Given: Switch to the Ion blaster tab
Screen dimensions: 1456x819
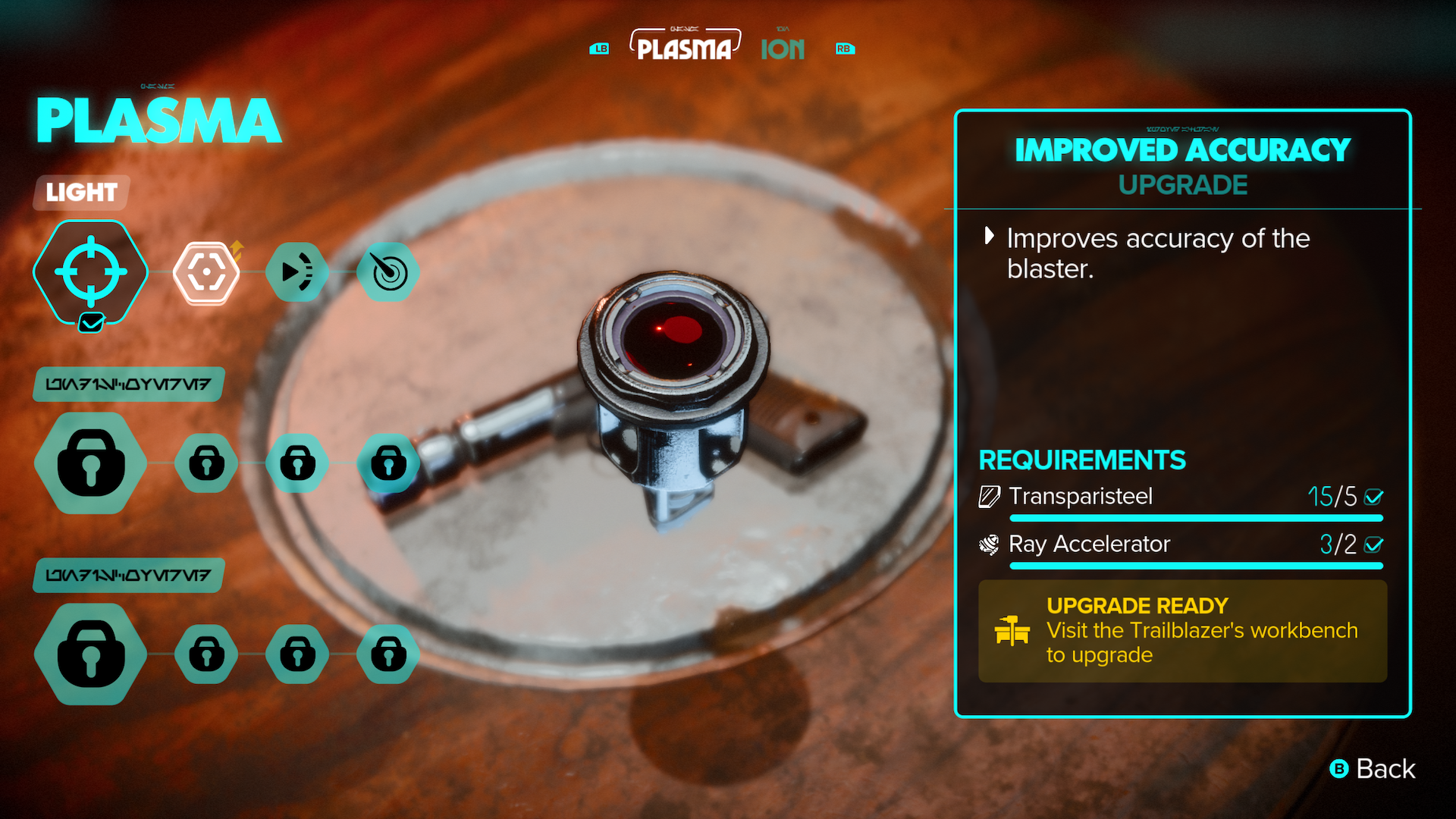Looking at the screenshot, I should 783,49.
